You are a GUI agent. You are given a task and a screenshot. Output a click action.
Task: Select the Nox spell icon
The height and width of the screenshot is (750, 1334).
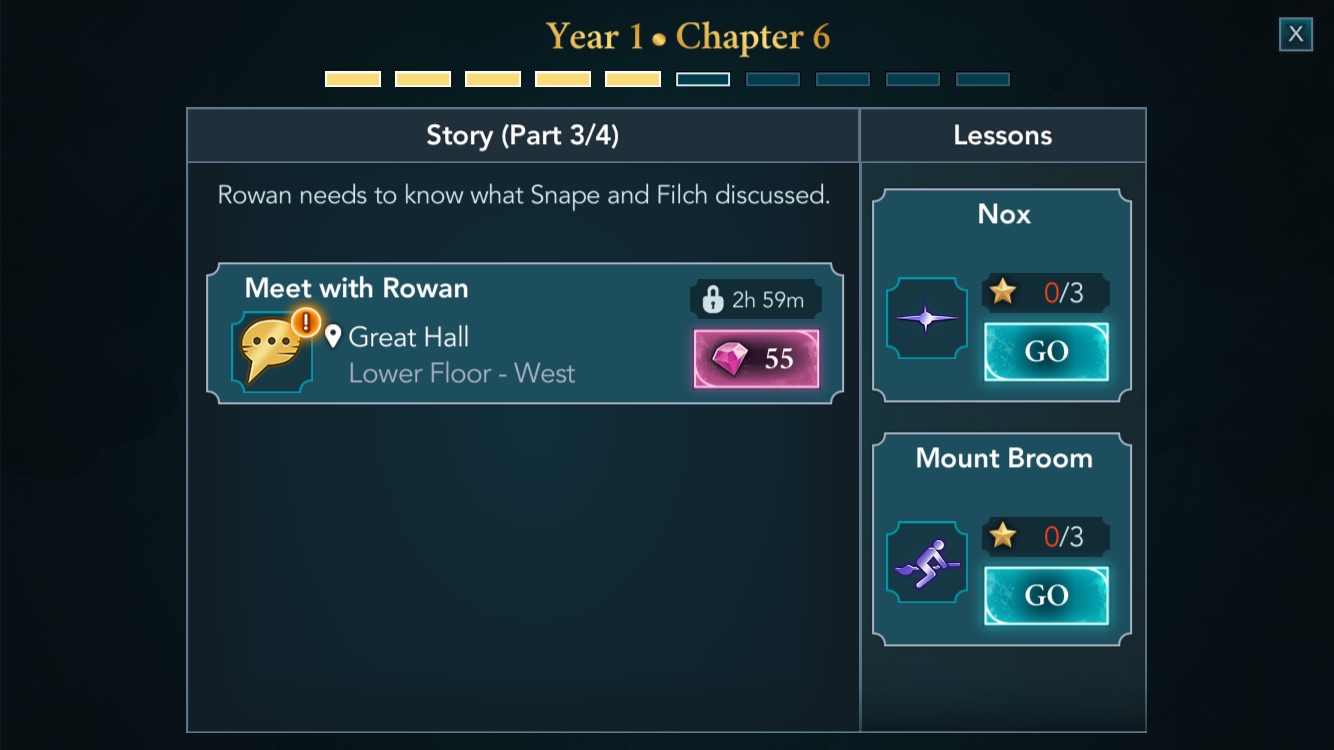[927, 319]
